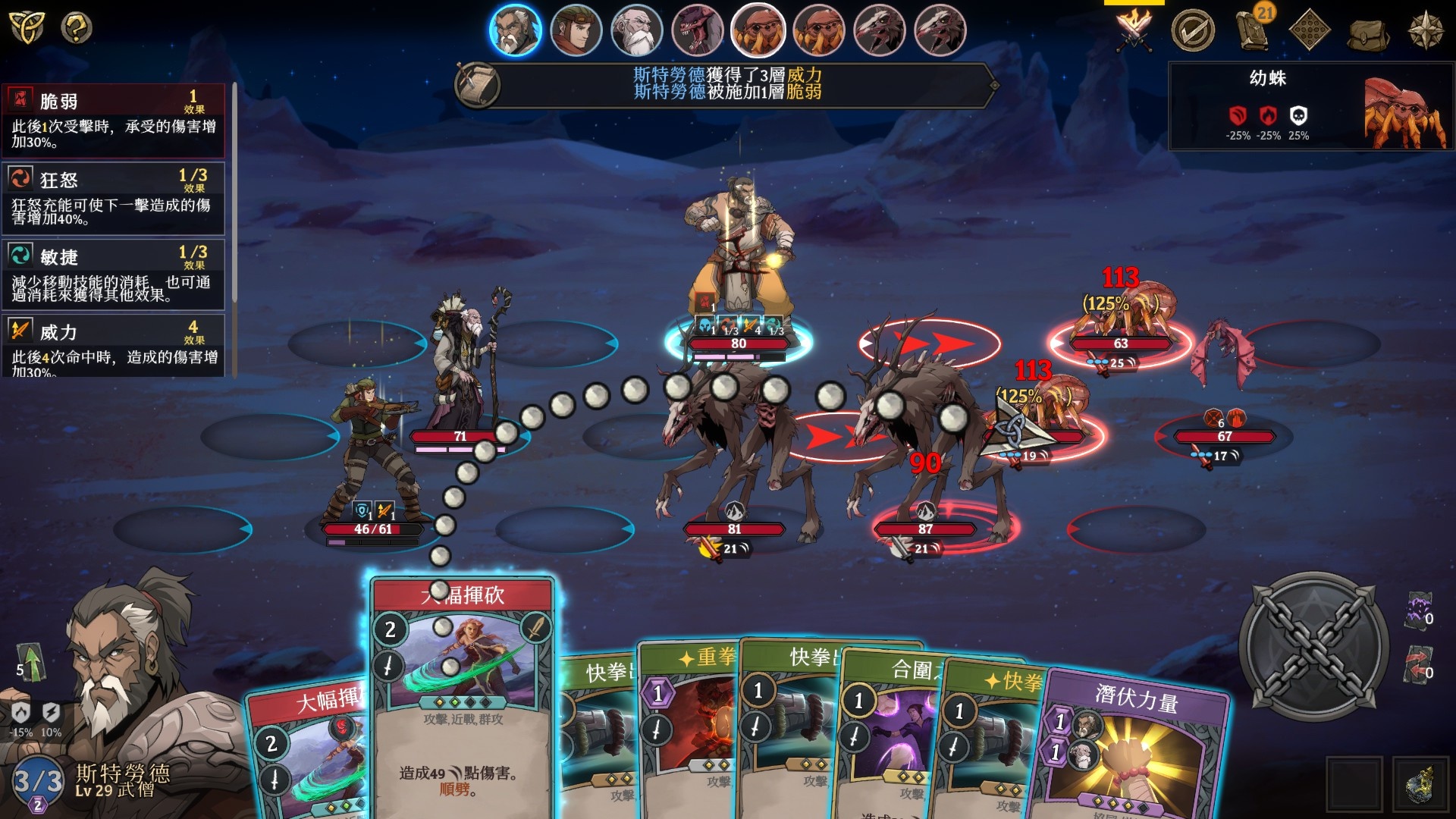Open the triquetra main menu icon
Image resolution: width=1456 pixels, height=819 pixels.
point(26,28)
